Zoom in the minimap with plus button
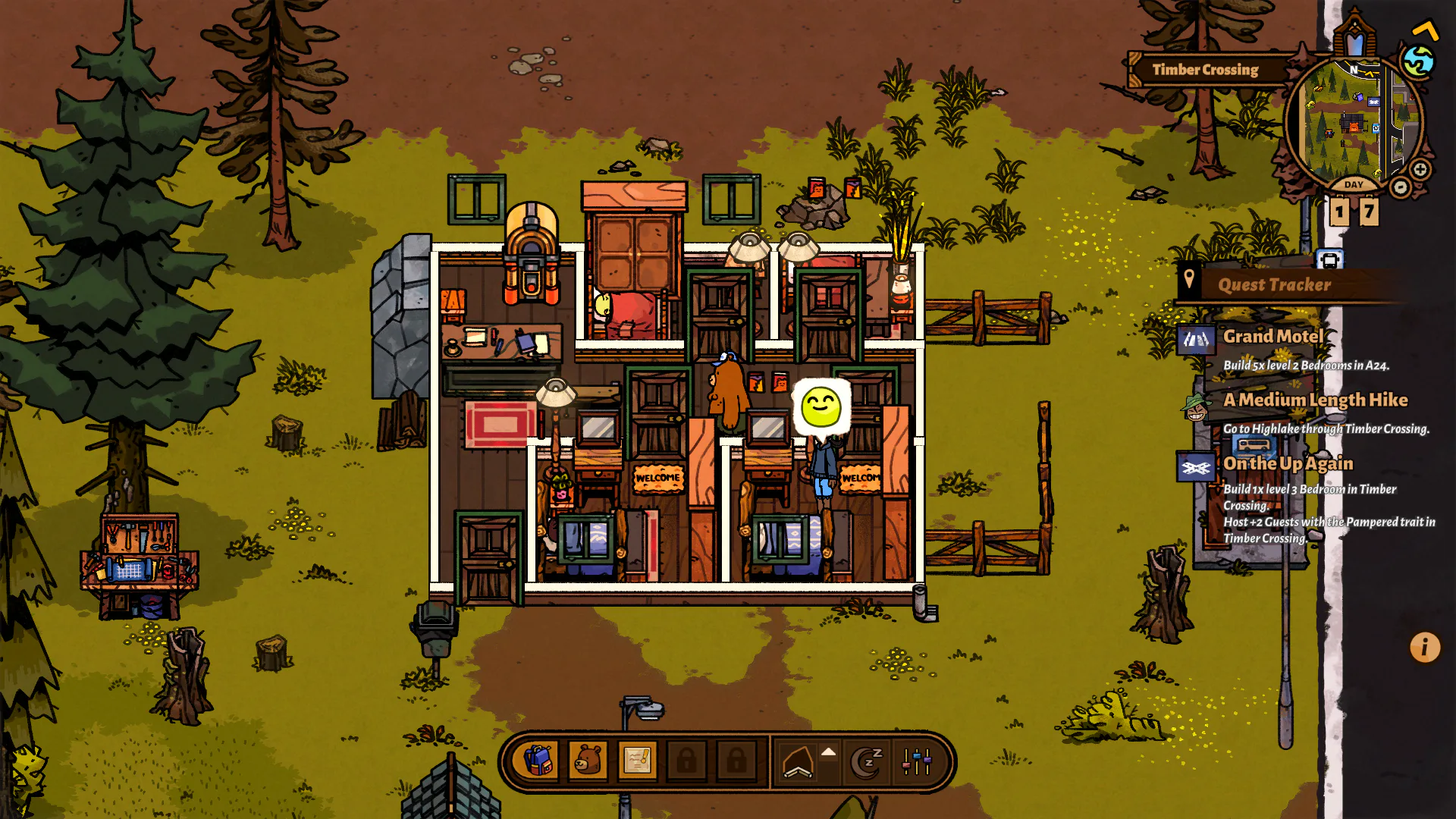This screenshot has width=1456, height=819. click(x=1420, y=169)
